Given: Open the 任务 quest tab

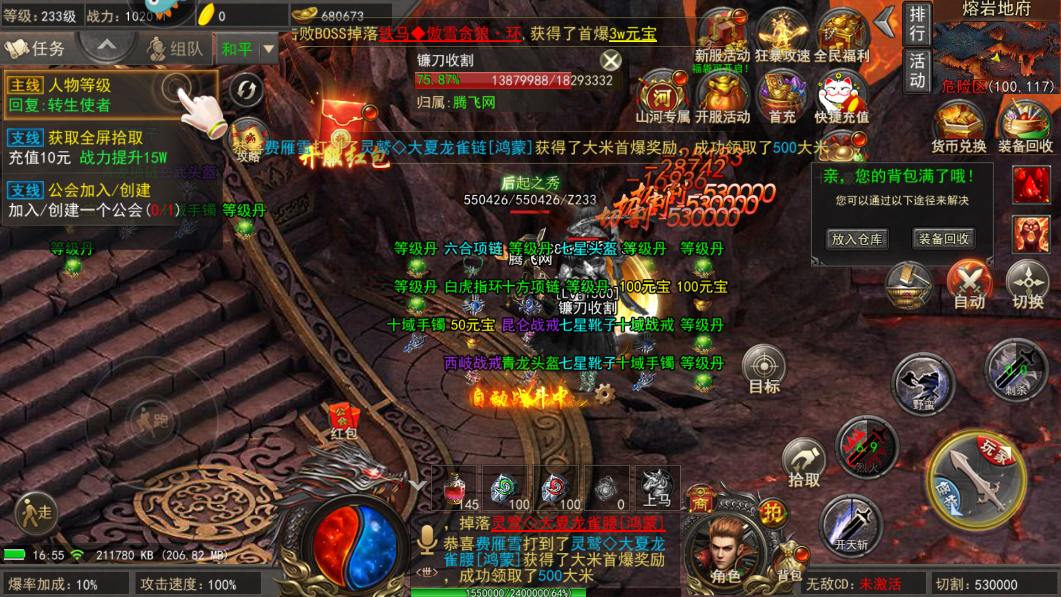Looking at the screenshot, I should [36, 48].
